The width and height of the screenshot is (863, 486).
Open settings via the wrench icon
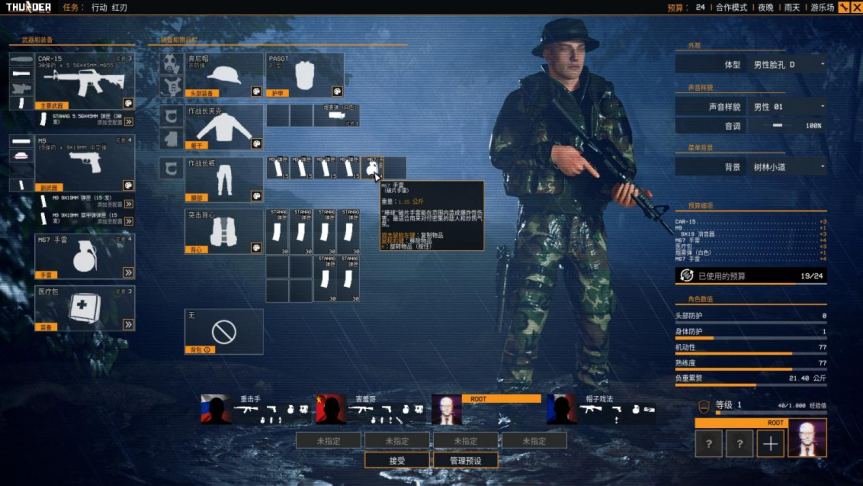[x=843, y=7]
